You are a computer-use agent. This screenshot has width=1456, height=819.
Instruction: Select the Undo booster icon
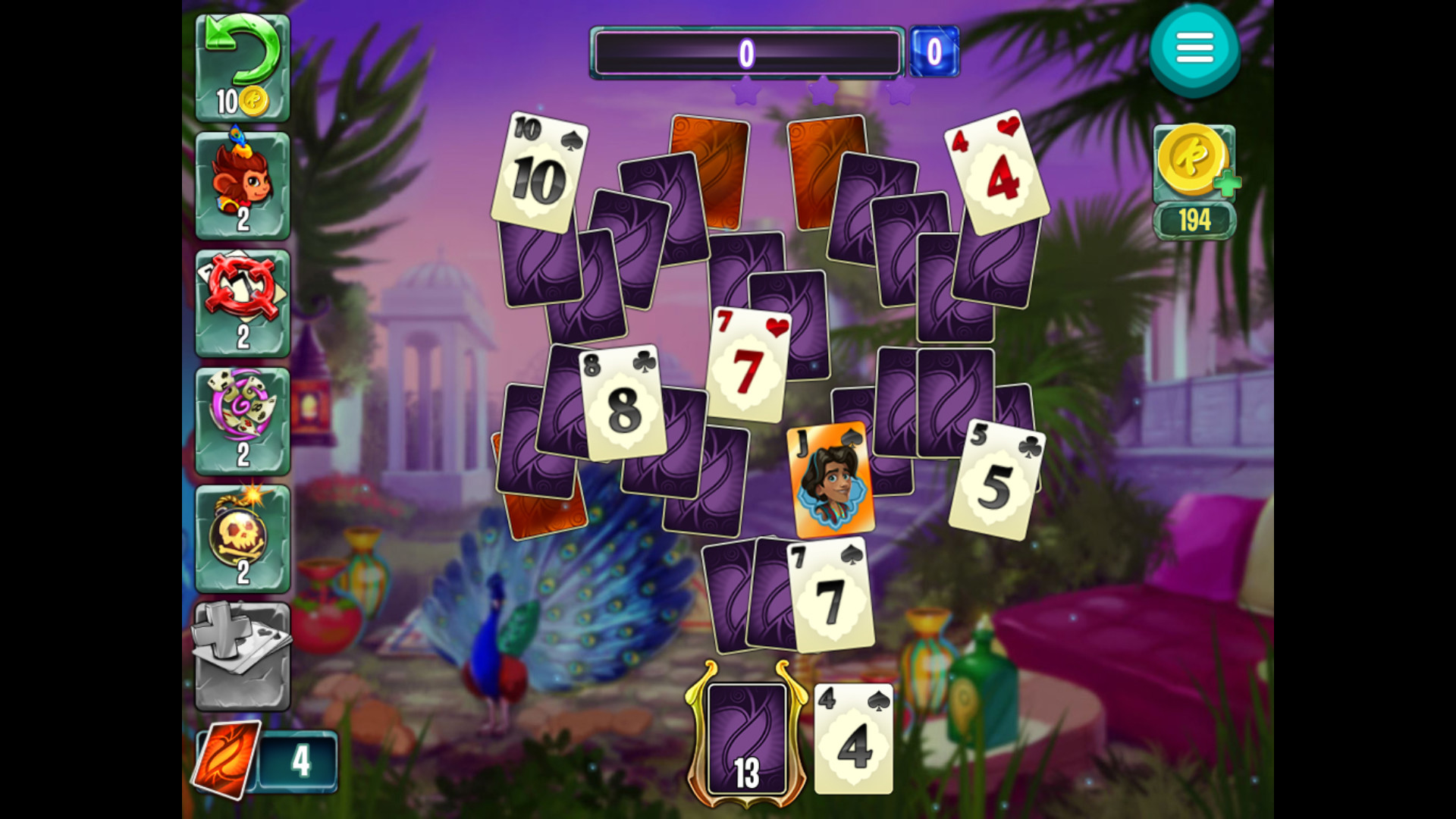[242, 64]
